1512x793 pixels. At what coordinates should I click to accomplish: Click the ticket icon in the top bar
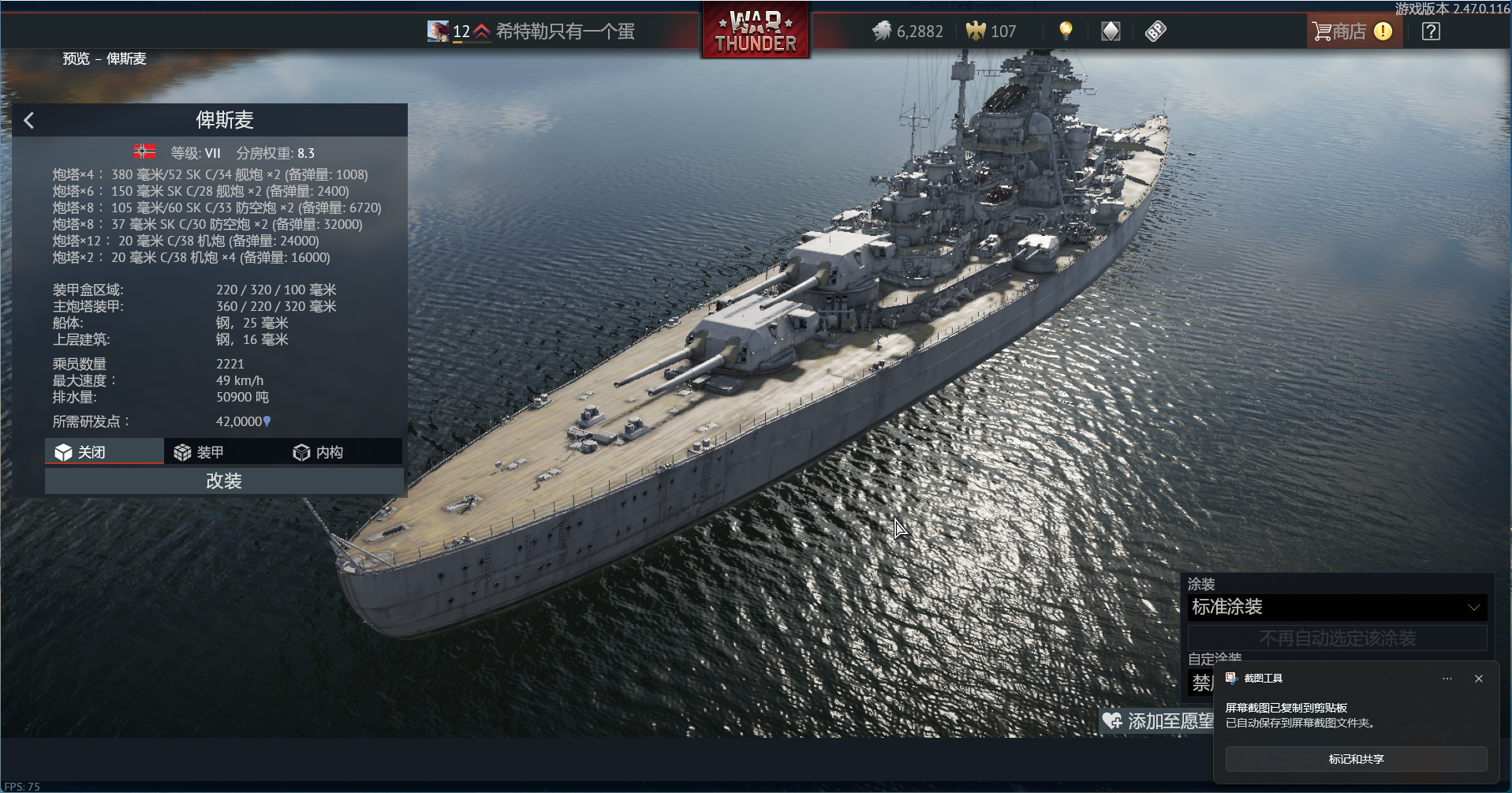point(1155,32)
